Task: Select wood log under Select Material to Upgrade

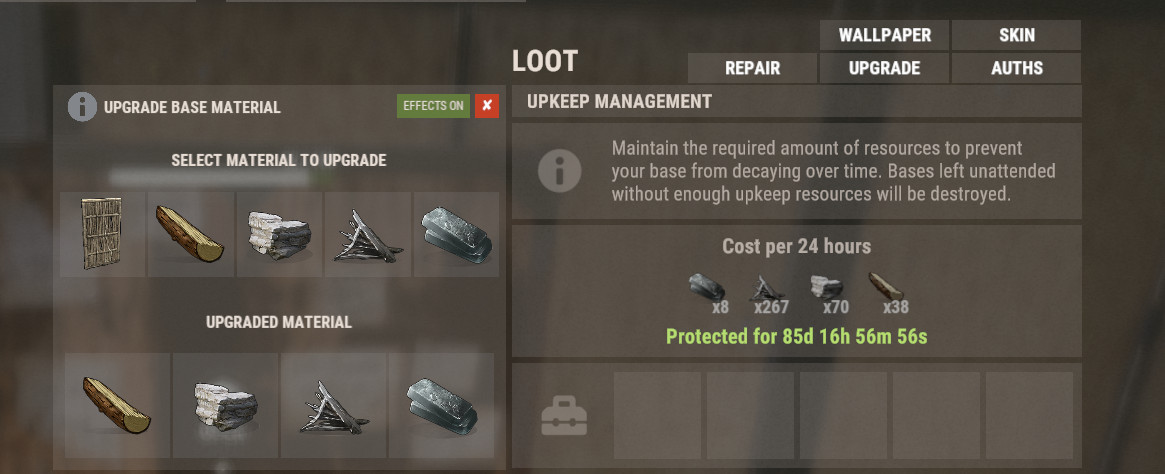Action: tap(191, 235)
